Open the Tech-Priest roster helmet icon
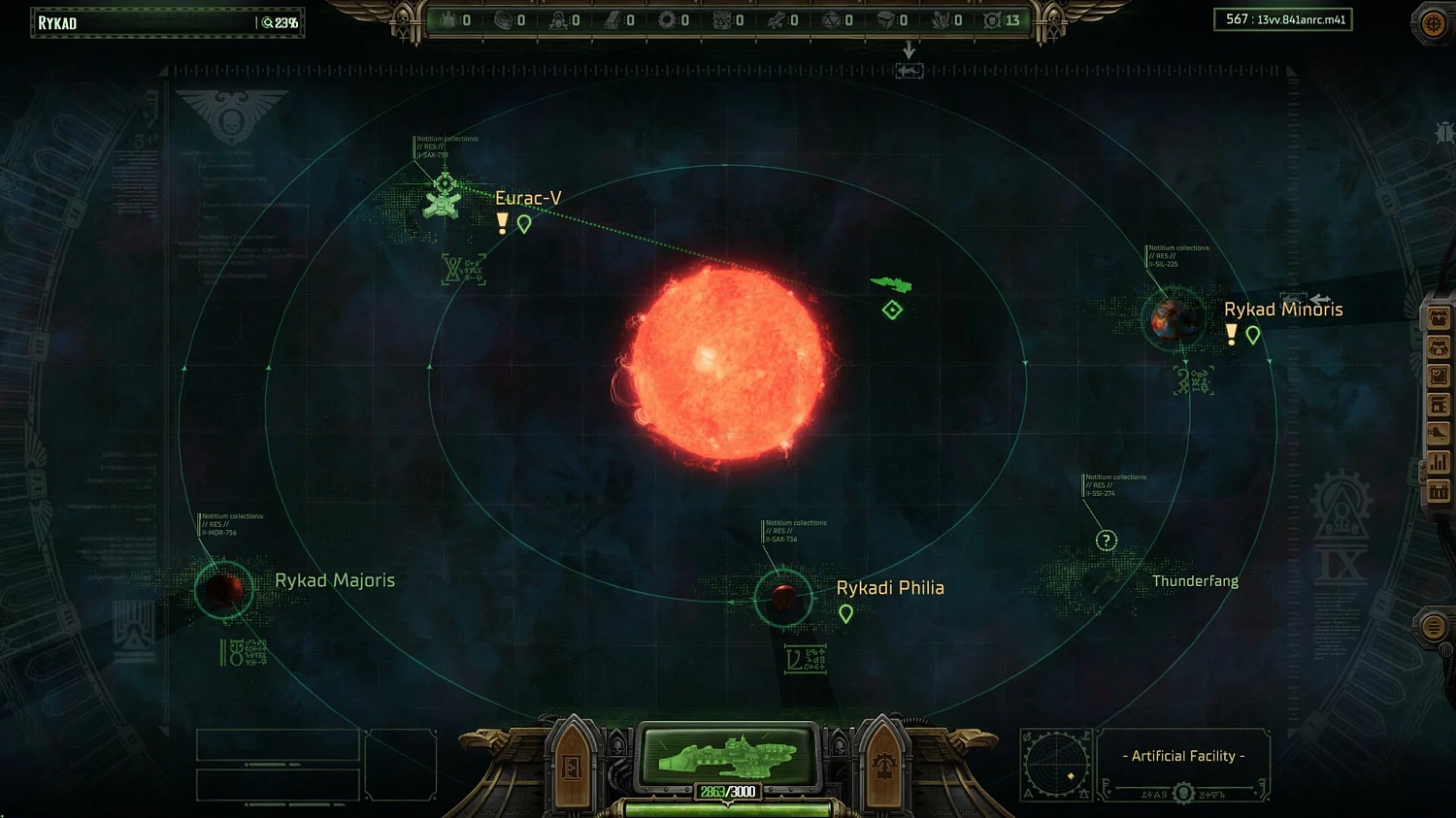The width and height of the screenshot is (1456, 818). (x=1439, y=346)
